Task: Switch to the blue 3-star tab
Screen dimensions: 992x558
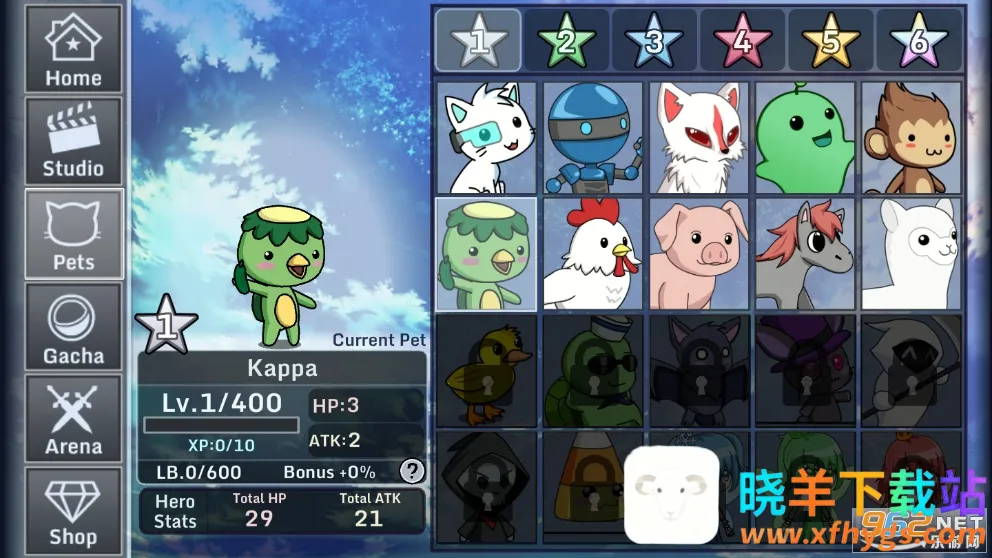Action: [654, 41]
